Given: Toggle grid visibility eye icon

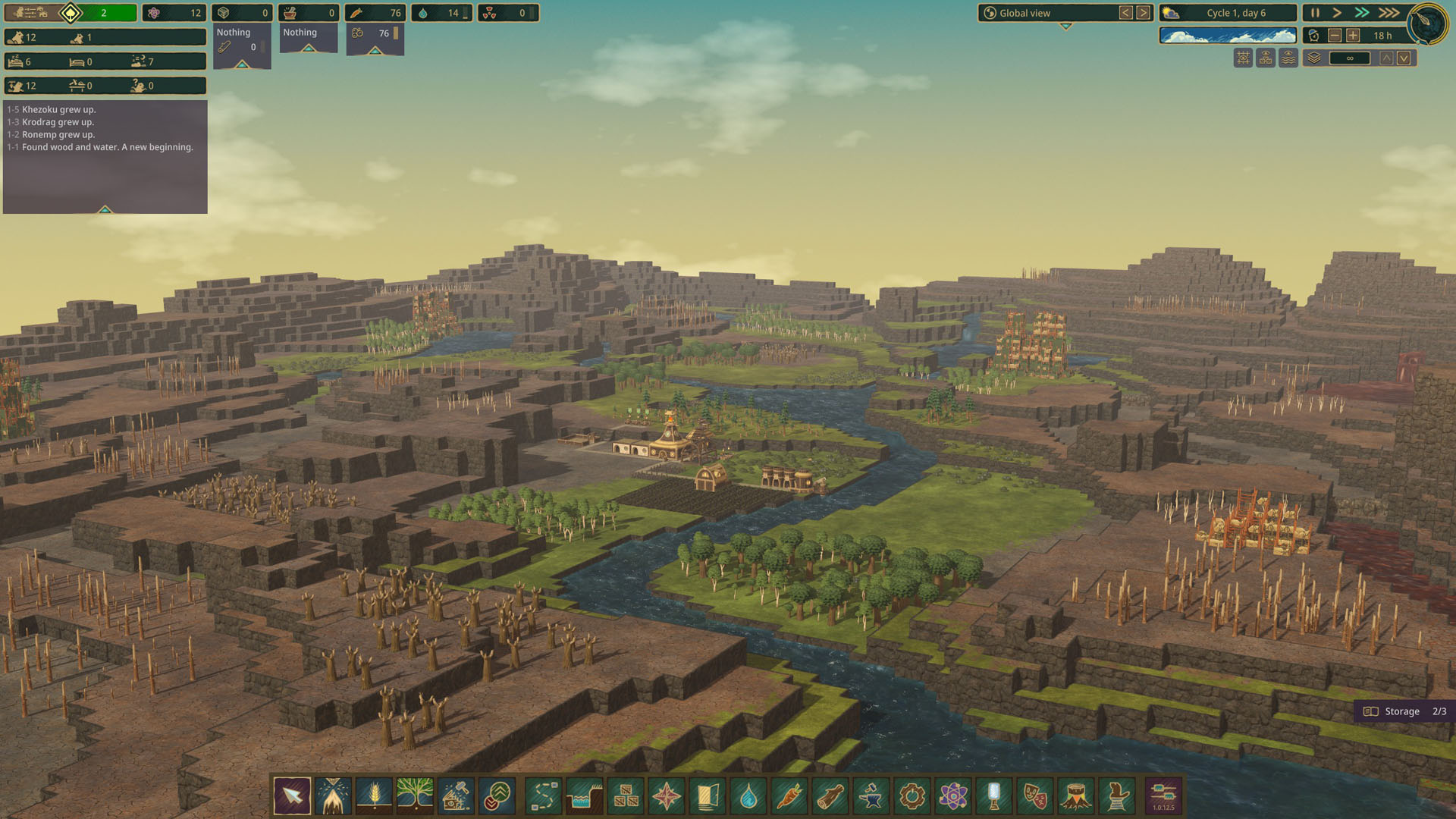Looking at the screenshot, I should point(1243,58).
